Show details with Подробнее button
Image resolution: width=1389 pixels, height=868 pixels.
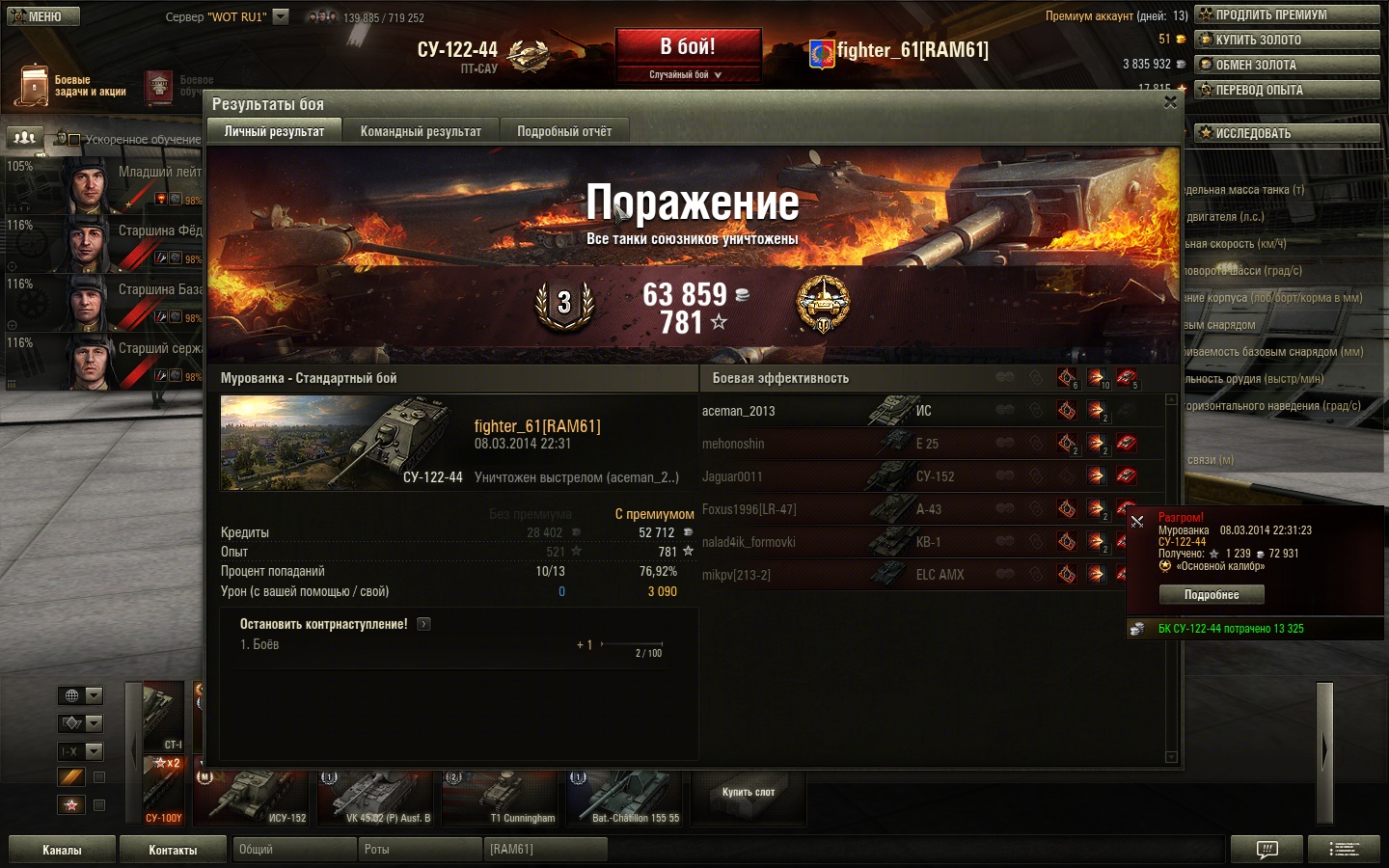[1211, 595]
